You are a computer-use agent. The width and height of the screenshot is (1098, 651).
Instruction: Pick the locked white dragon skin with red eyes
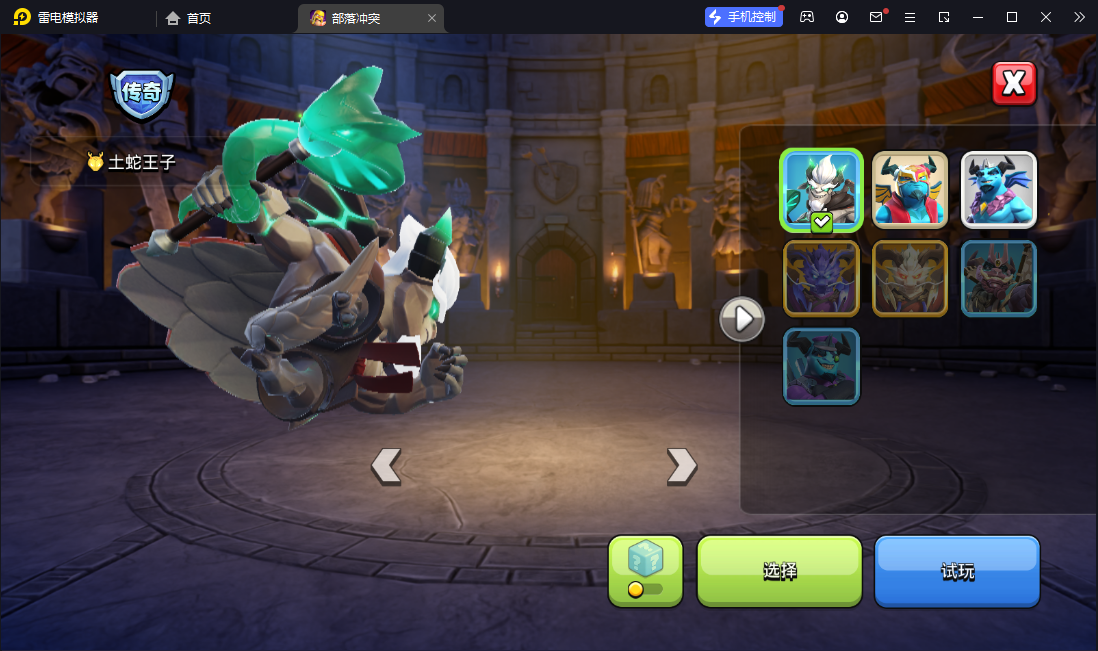tap(910, 278)
